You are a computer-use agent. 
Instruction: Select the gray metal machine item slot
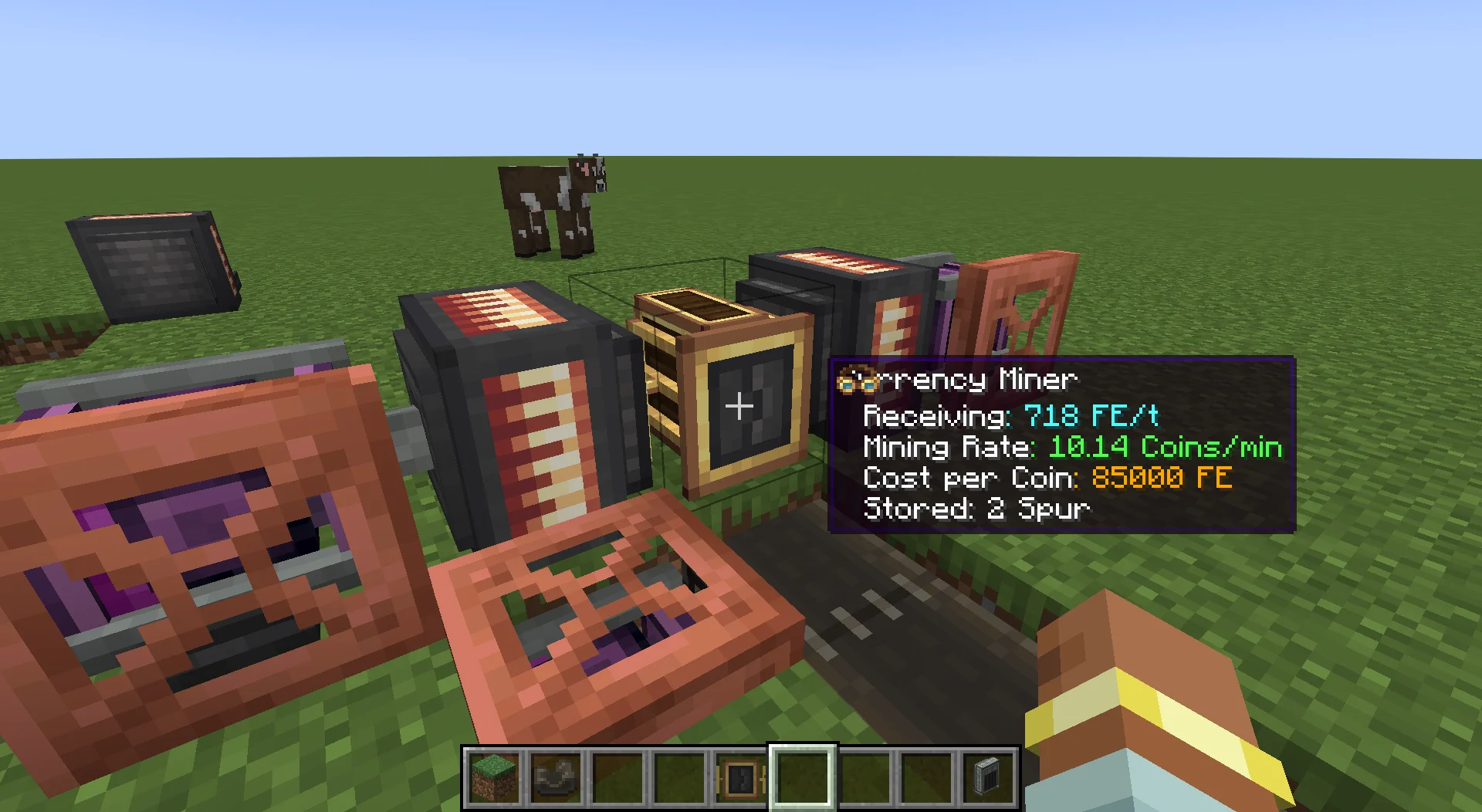pos(988,777)
